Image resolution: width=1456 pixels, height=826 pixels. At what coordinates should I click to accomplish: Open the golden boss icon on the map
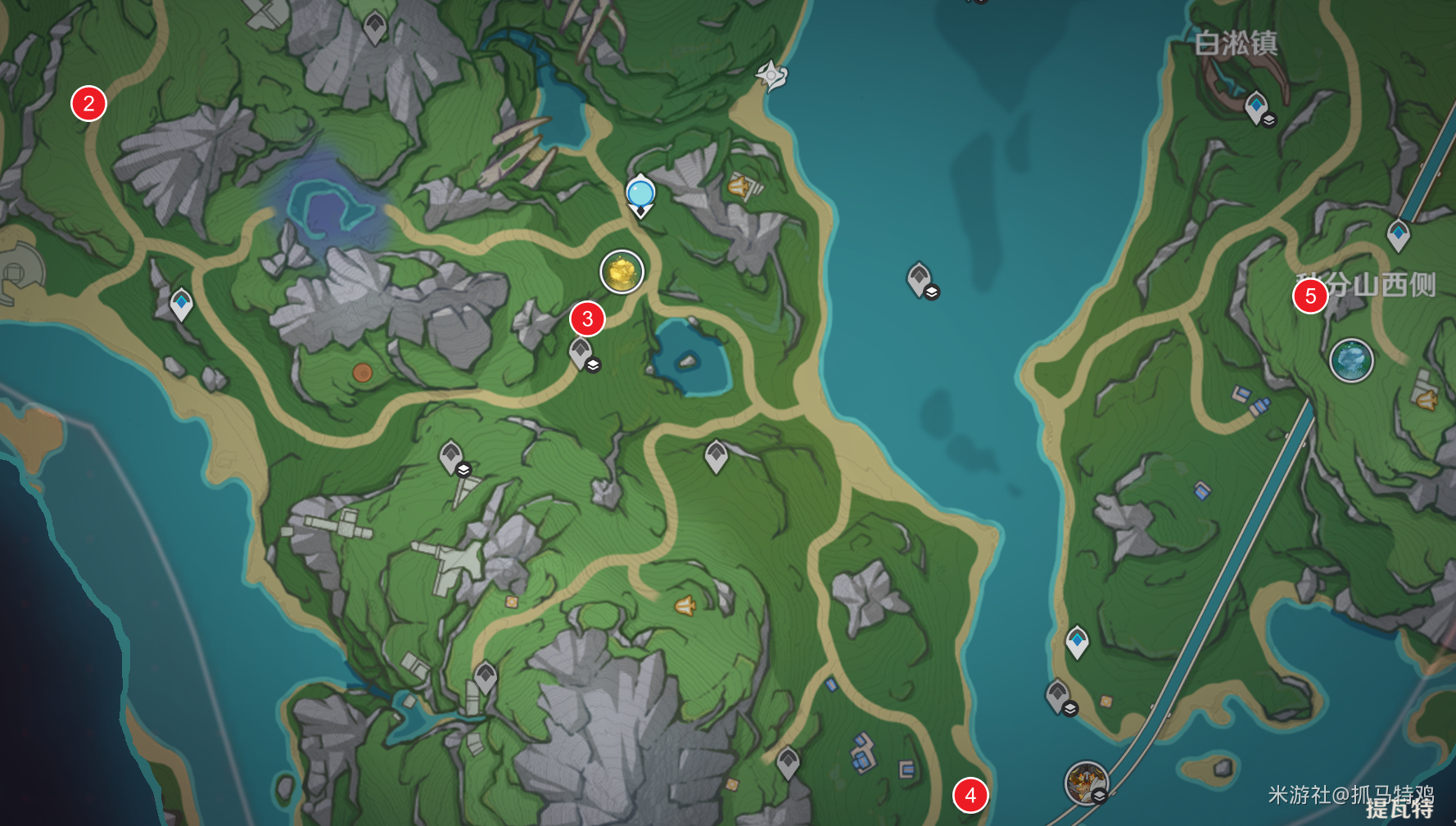click(x=622, y=272)
